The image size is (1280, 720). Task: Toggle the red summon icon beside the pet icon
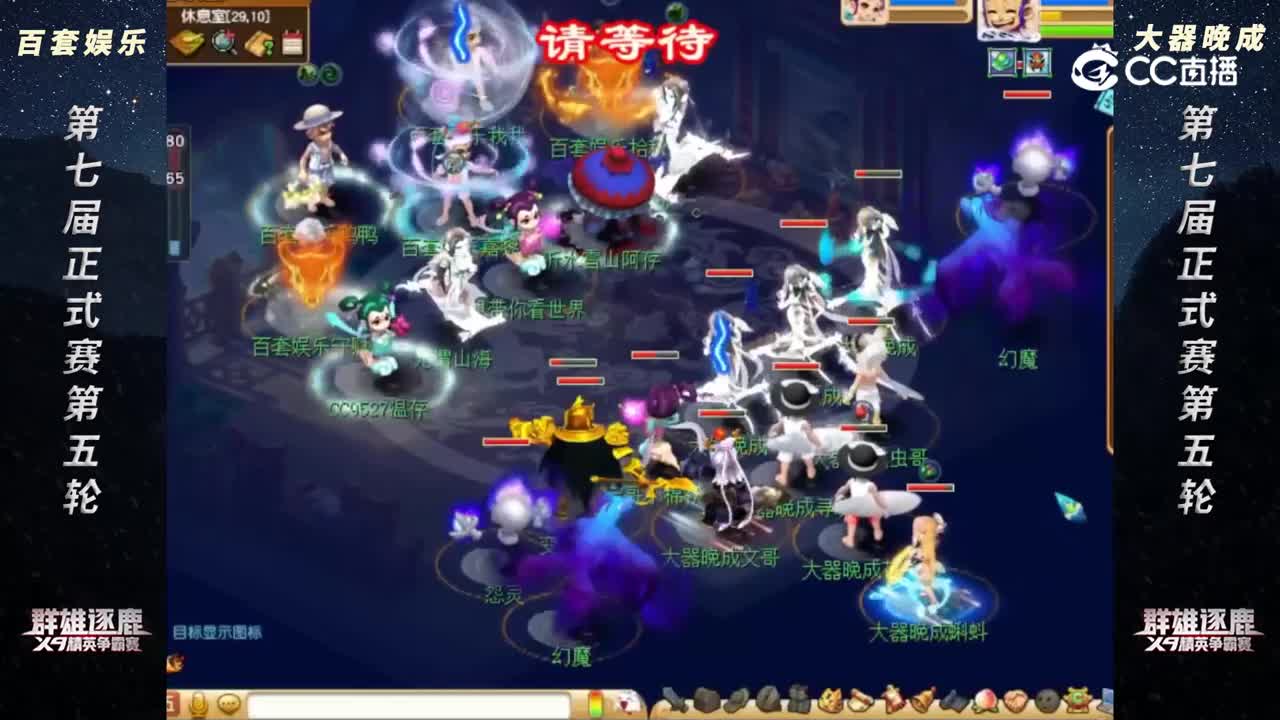tap(1038, 62)
